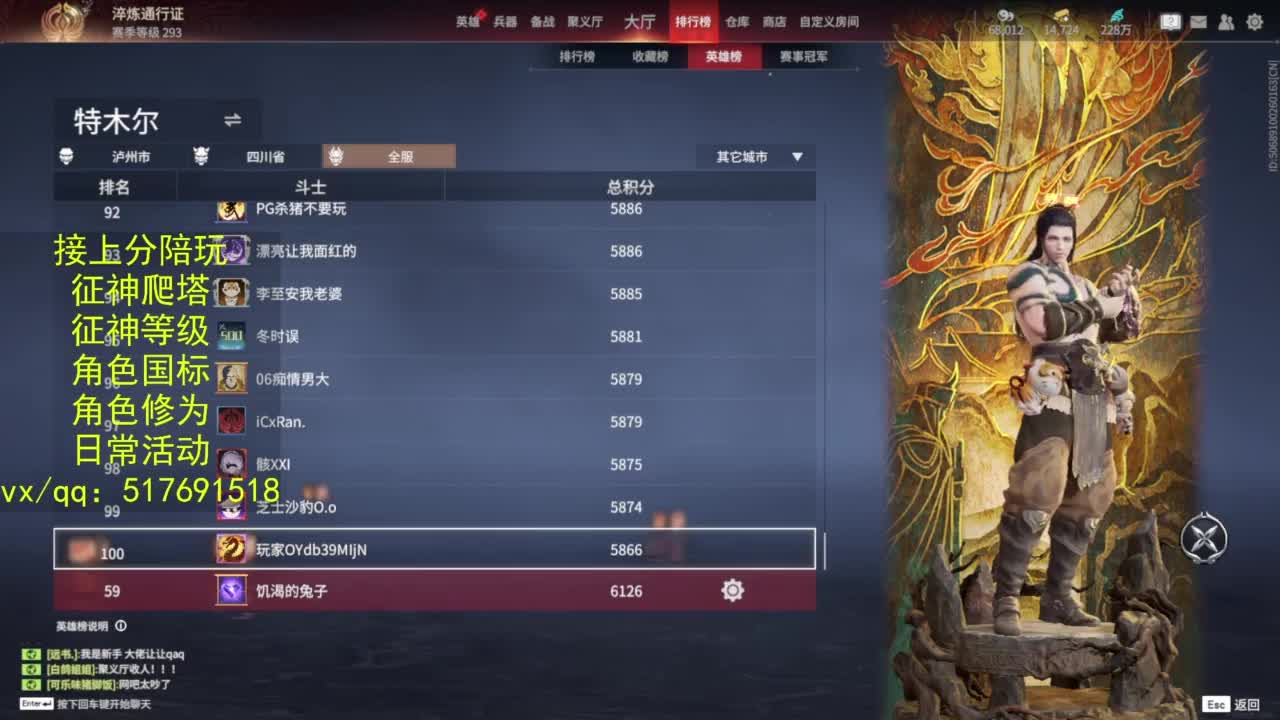Click the book icon with badge 2
1280x720 pixels.
tap(1170, 21)
